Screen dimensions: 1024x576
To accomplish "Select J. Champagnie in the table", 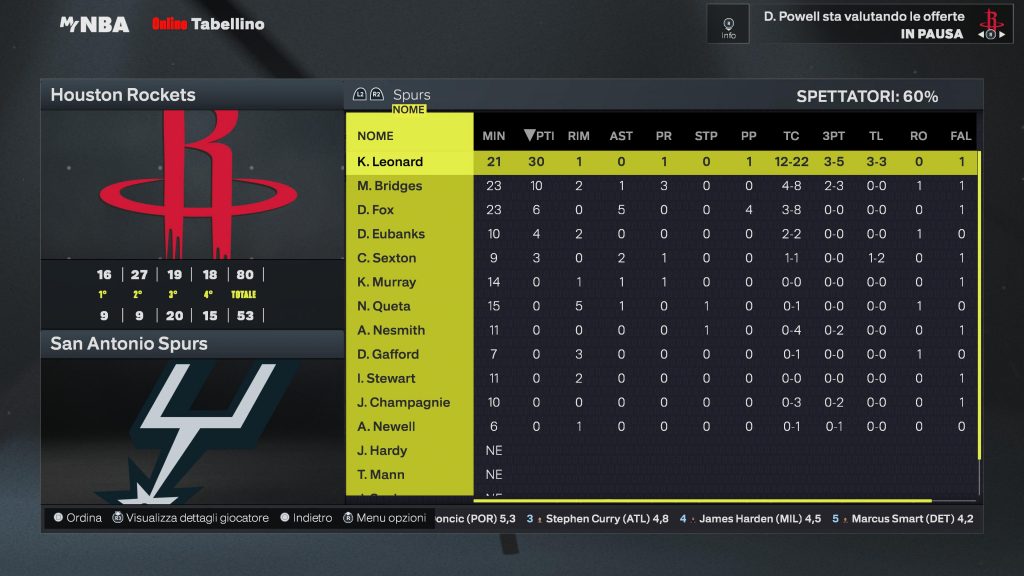I will pos(403,402).
